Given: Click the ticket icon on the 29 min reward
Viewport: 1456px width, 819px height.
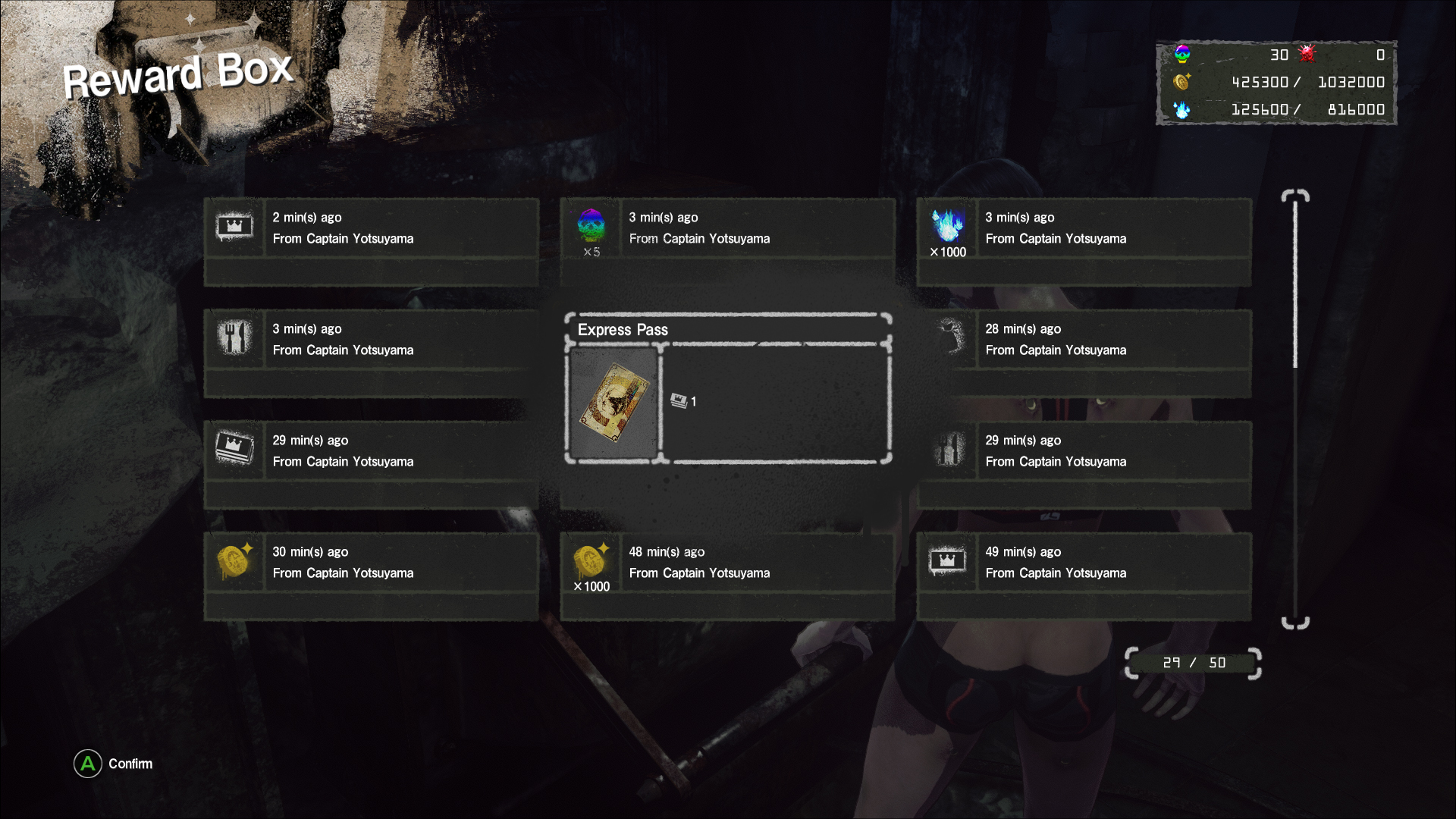Looking at the screenshot, I should pyautogui.click(x=234, y=450).
